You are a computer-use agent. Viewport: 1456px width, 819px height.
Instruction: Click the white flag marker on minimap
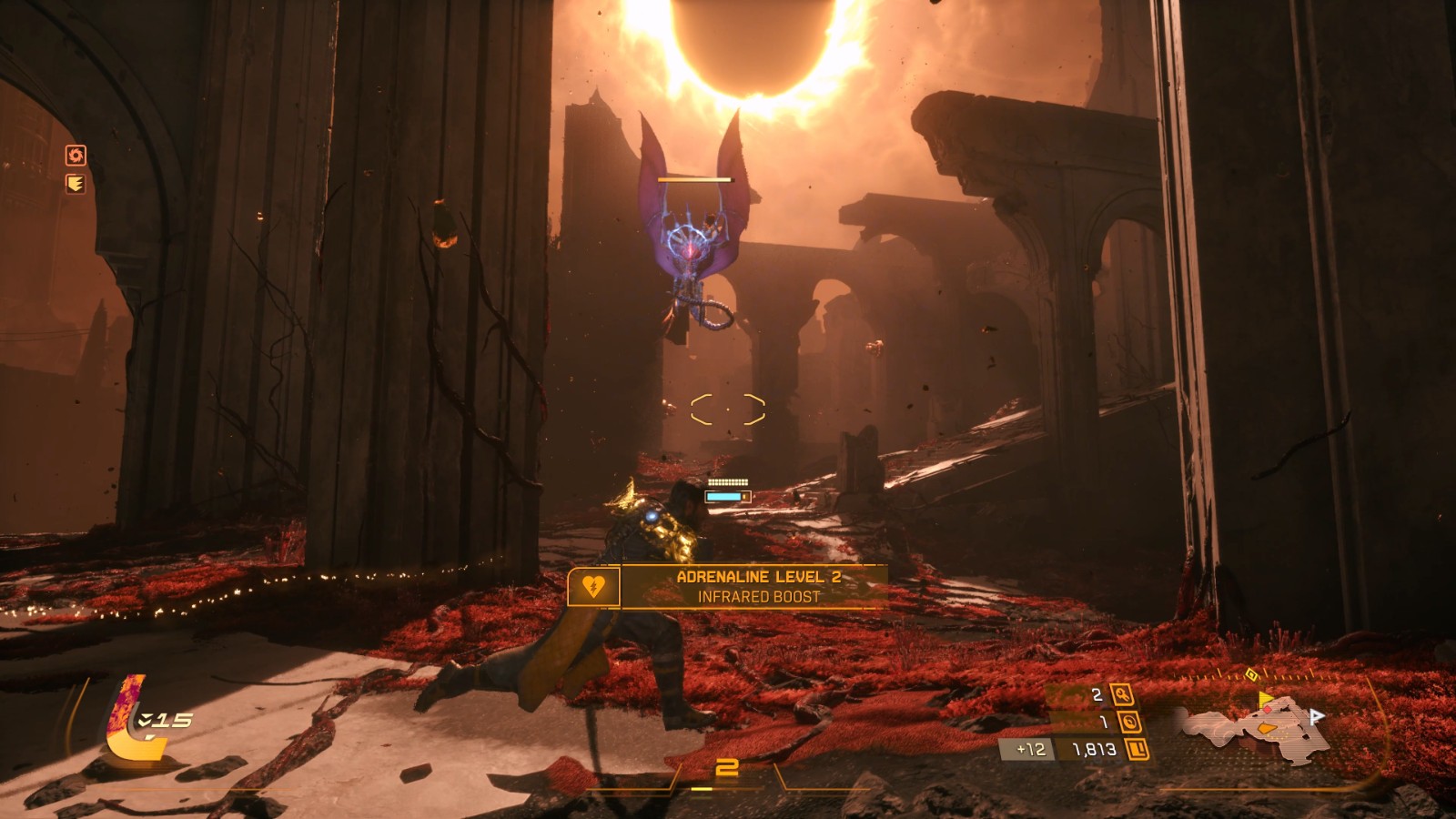pos(1316,717)
